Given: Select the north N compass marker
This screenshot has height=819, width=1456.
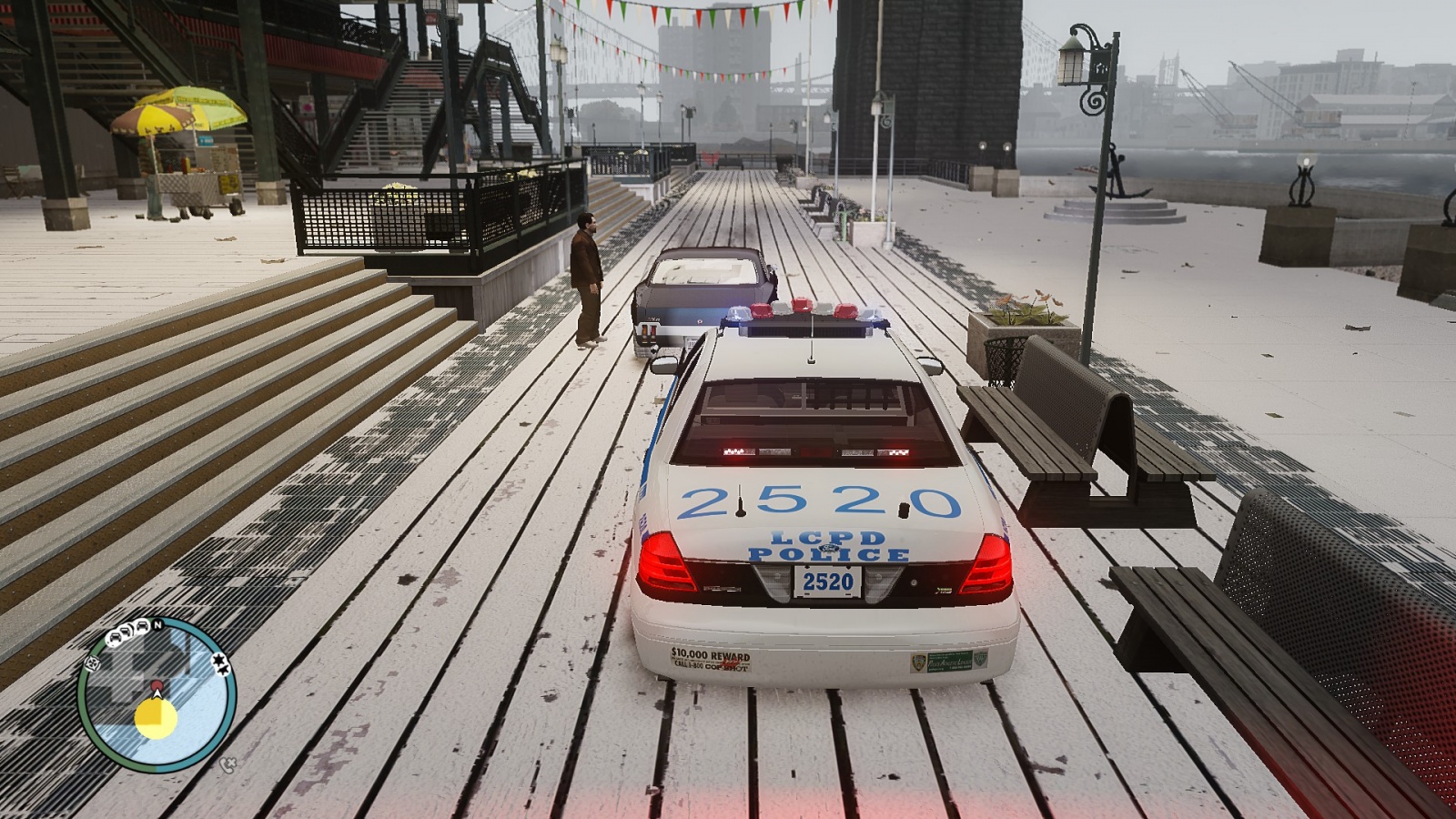Looking at the screenshot, I should (x=157, y=625).
